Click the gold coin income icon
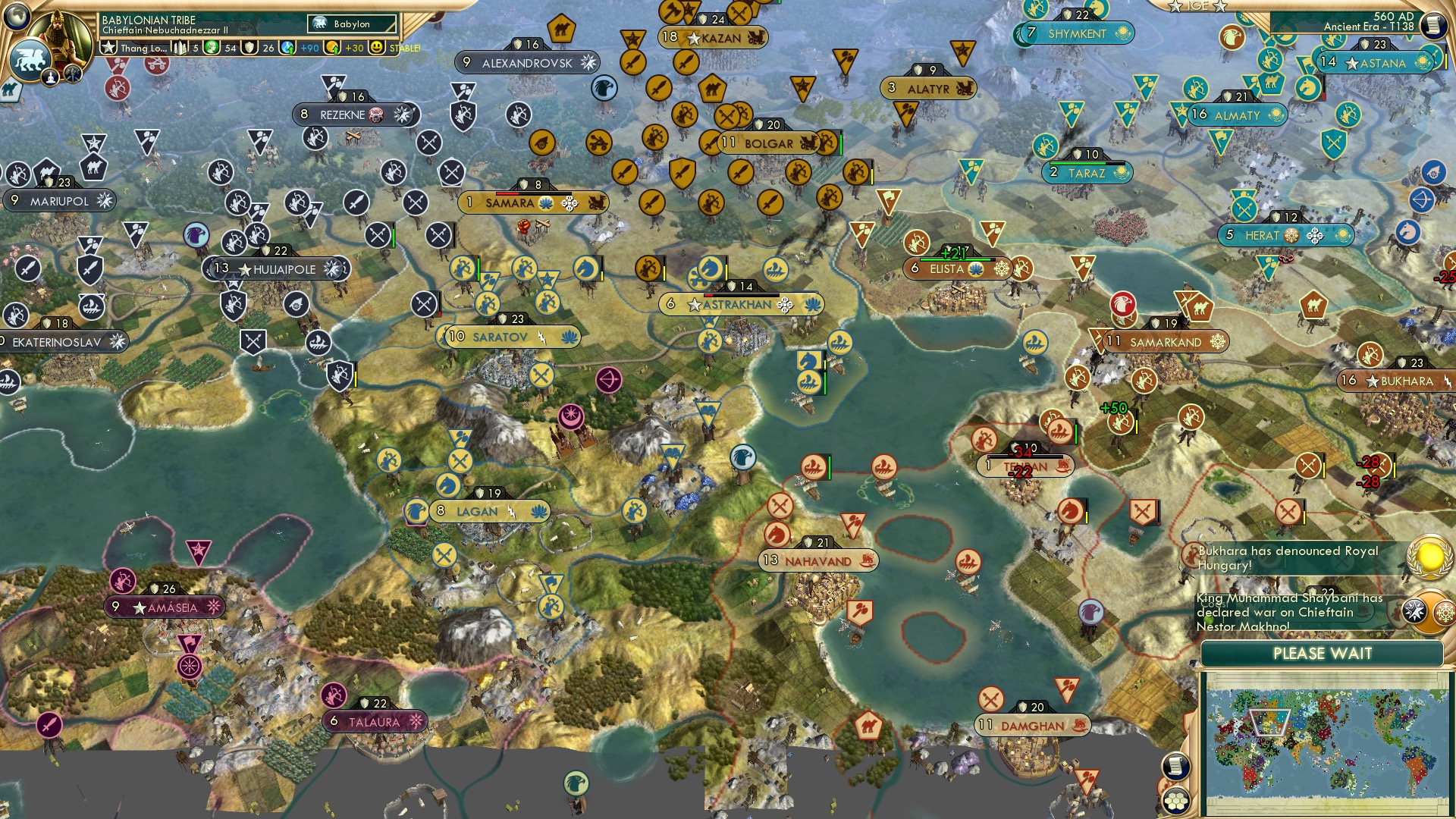 click(331, 47)
